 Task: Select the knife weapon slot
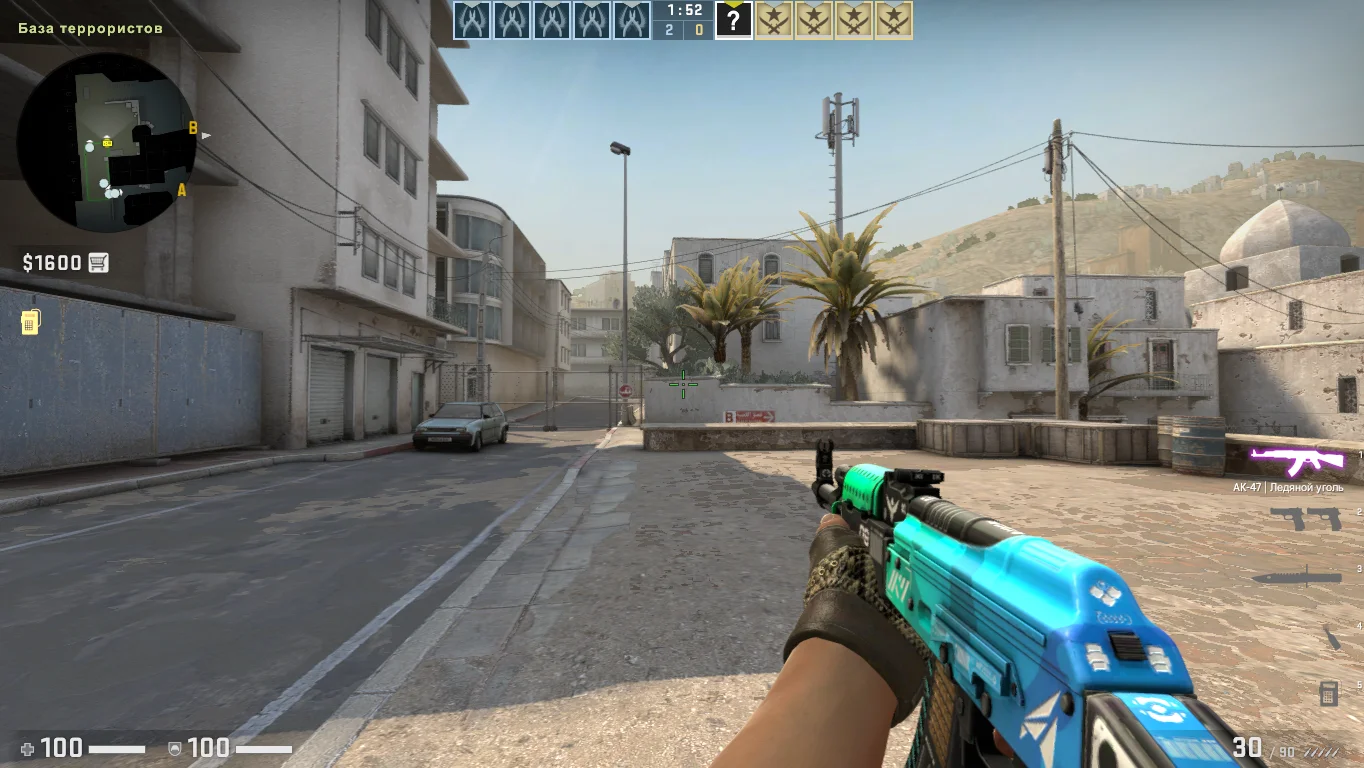coord(1296,577)
